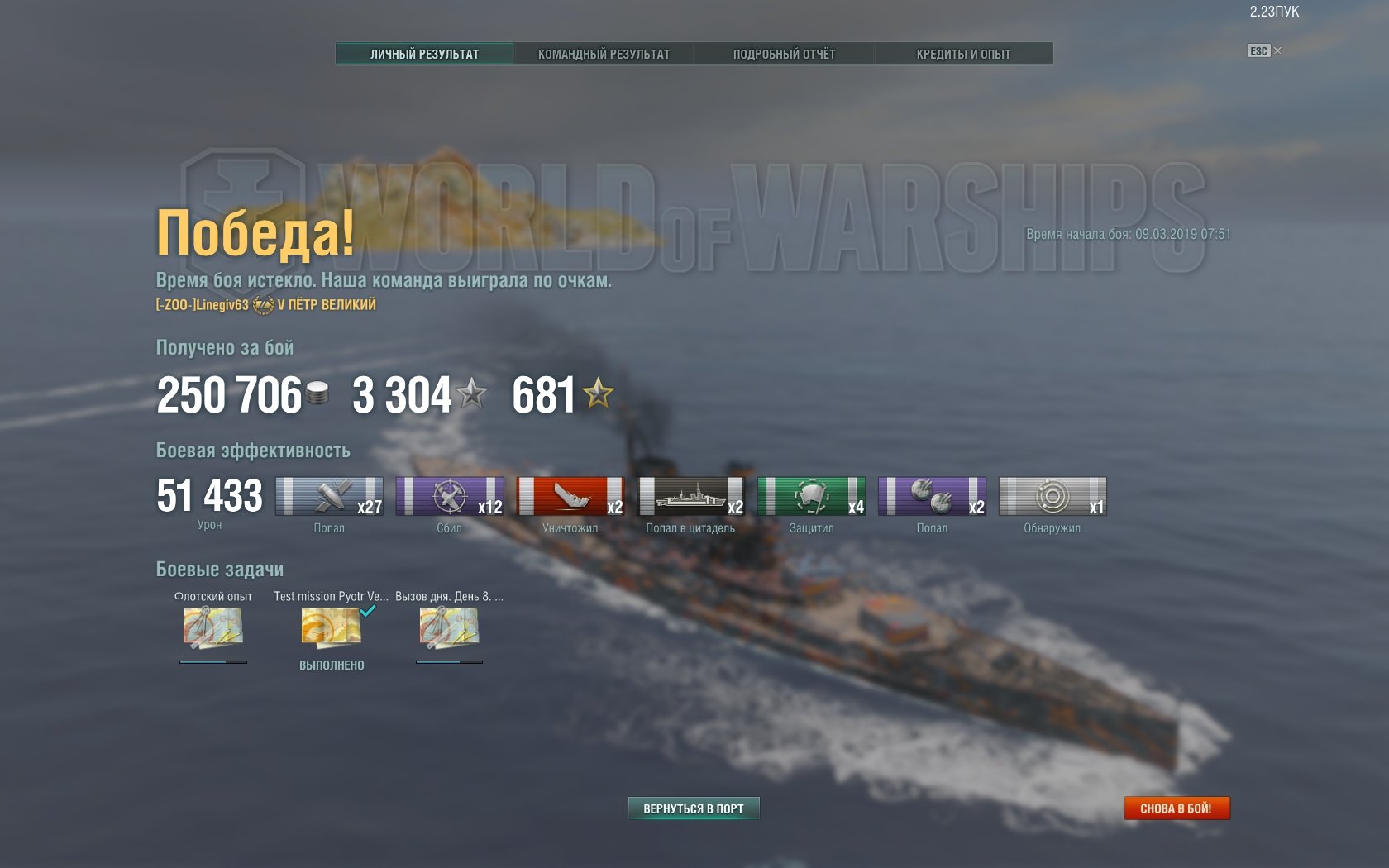Inspect the Сбил aircraft ribbon x12

tap(450, 497)
